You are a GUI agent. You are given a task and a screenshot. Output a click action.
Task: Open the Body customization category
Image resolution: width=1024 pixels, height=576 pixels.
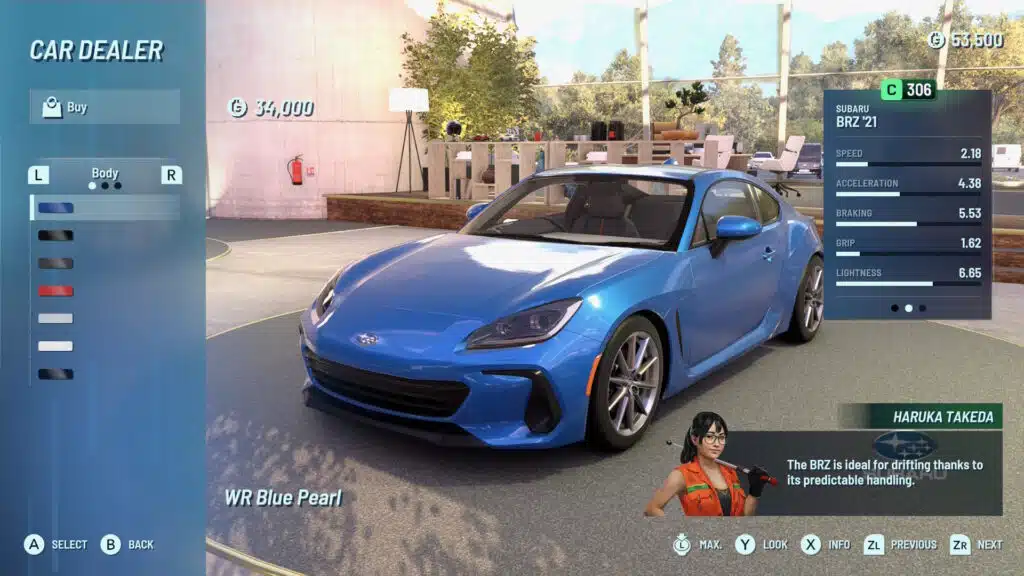click(x=105, y=174)
